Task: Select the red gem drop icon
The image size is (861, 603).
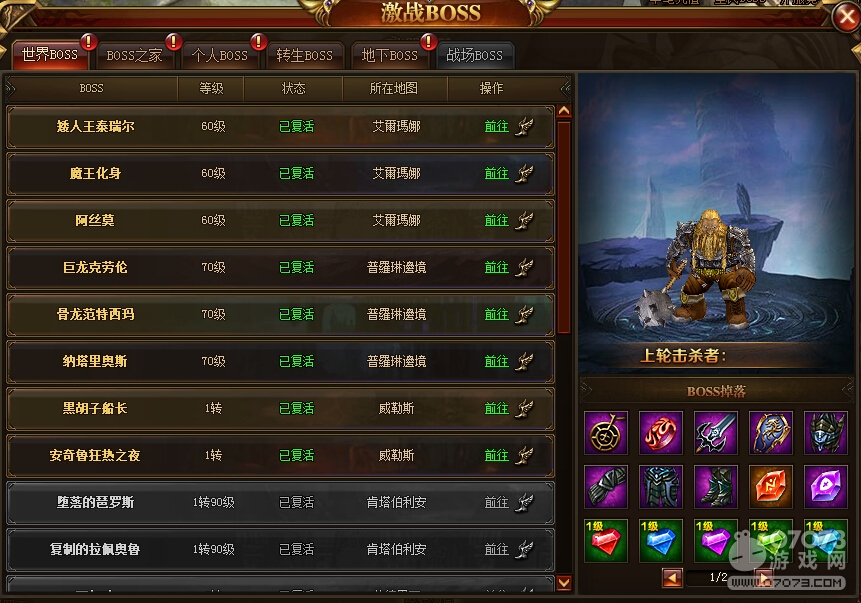Action: 605,540
